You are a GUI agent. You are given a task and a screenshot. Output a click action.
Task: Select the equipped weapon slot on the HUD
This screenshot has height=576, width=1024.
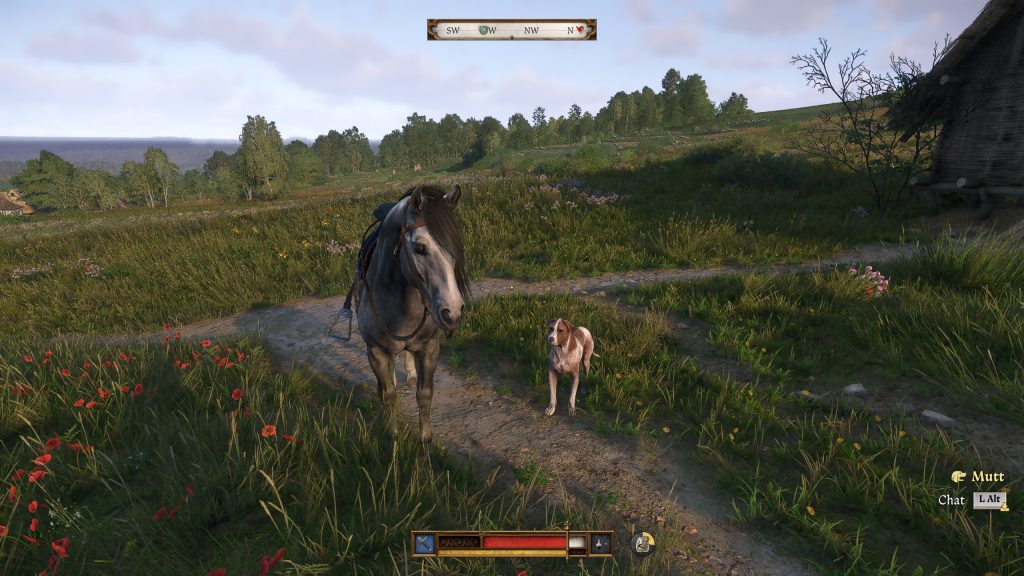pyautogui.click(x=425, y=543)
